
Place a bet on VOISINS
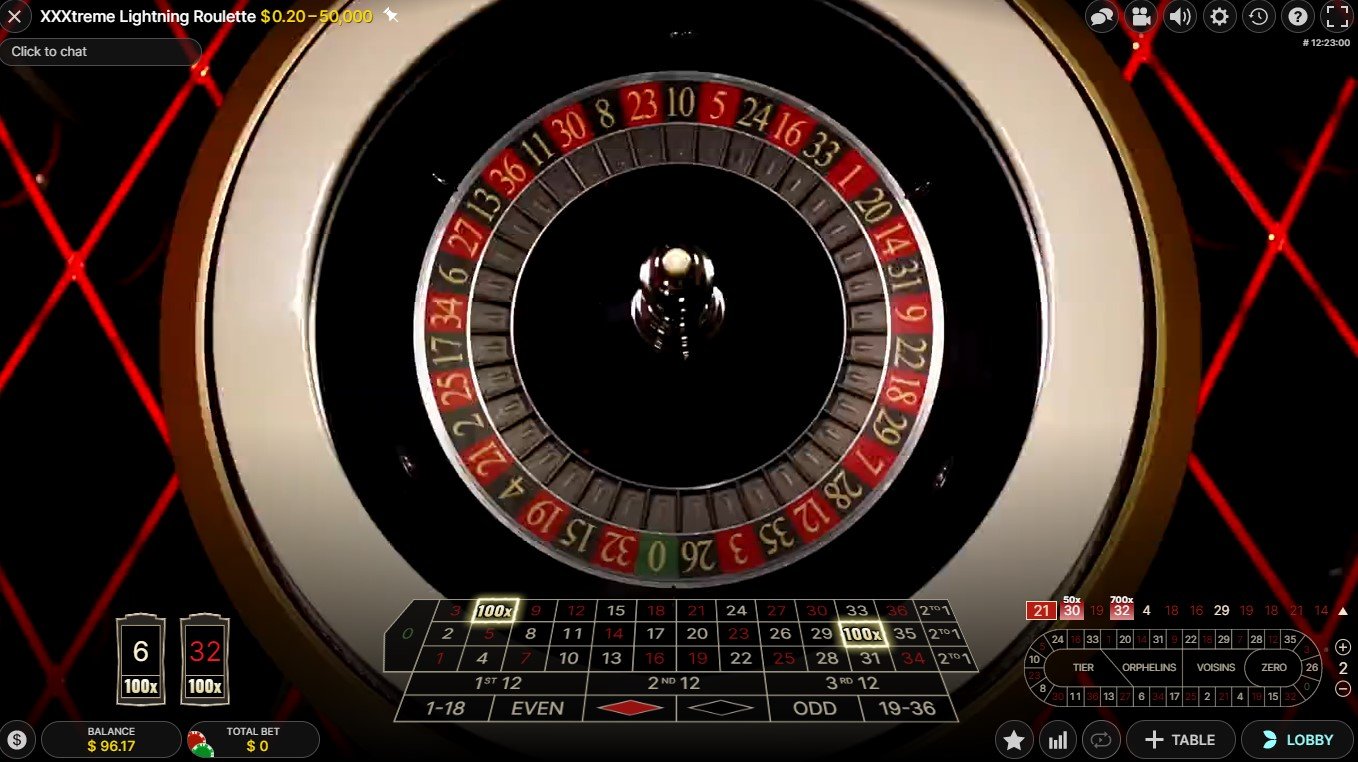pos(1216,667)
